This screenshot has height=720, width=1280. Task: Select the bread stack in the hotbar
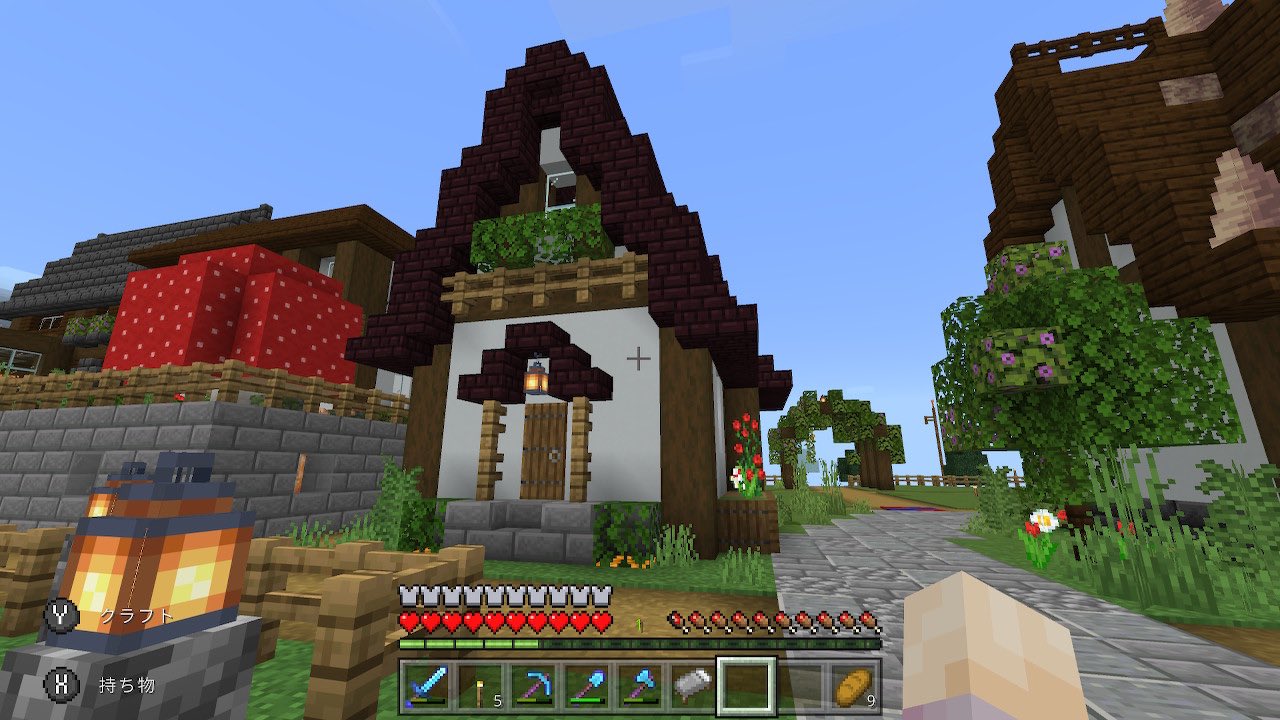click(852, 685)
